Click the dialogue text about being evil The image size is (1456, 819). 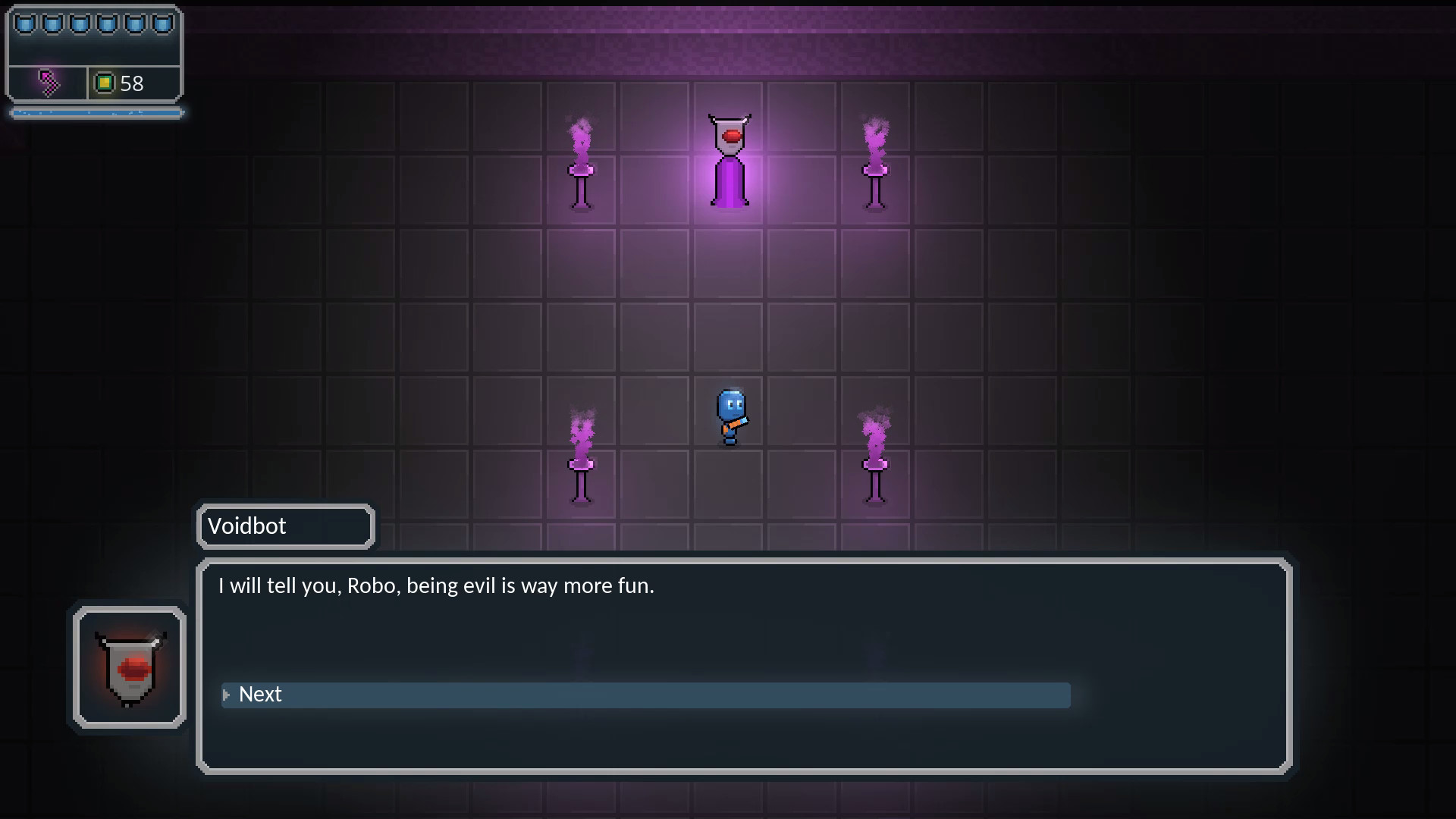pyautogui.click(x=436, y=585)
